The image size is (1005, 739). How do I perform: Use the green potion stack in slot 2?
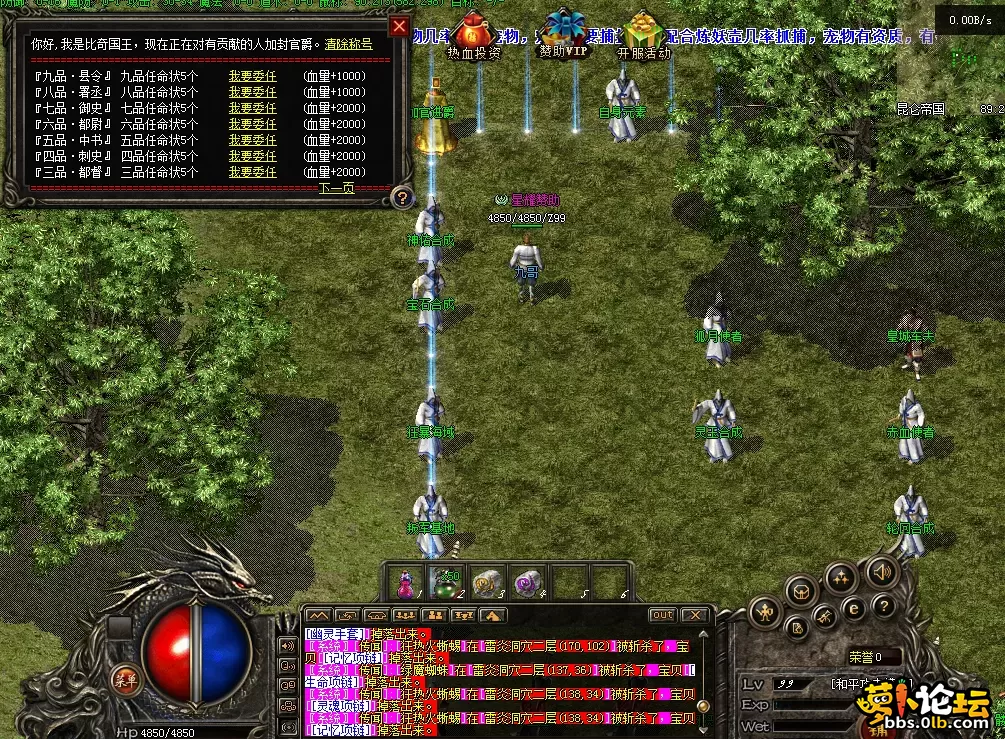coord(445,582)
